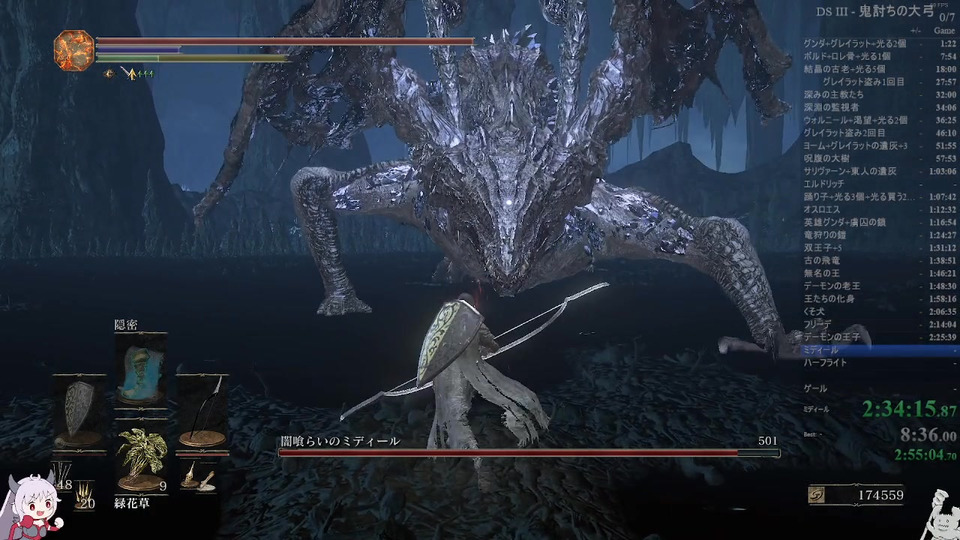Choose the greatbow in the right-hand slot

tap(202, 410)
